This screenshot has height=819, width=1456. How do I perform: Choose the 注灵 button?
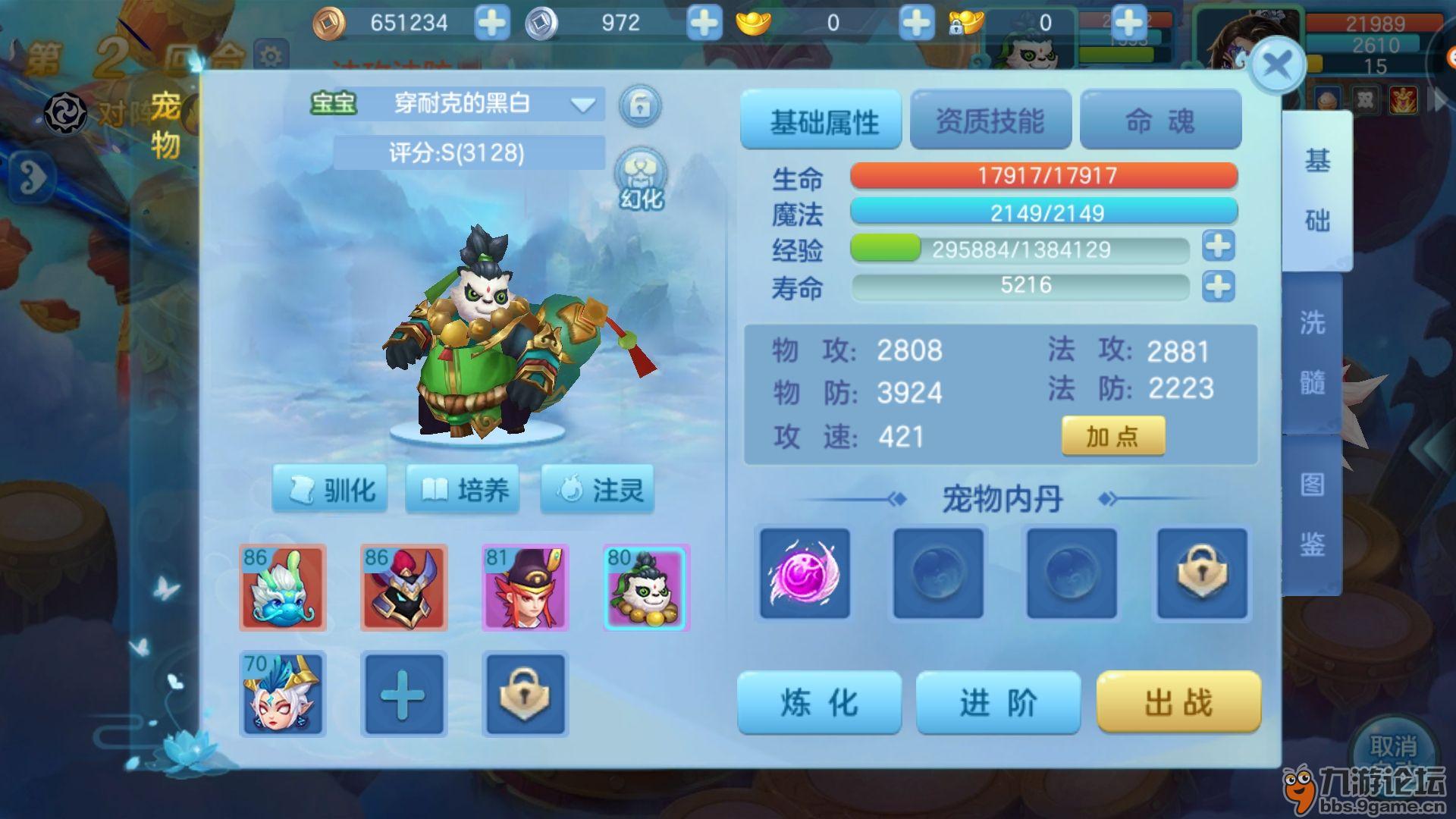[598, 490]
